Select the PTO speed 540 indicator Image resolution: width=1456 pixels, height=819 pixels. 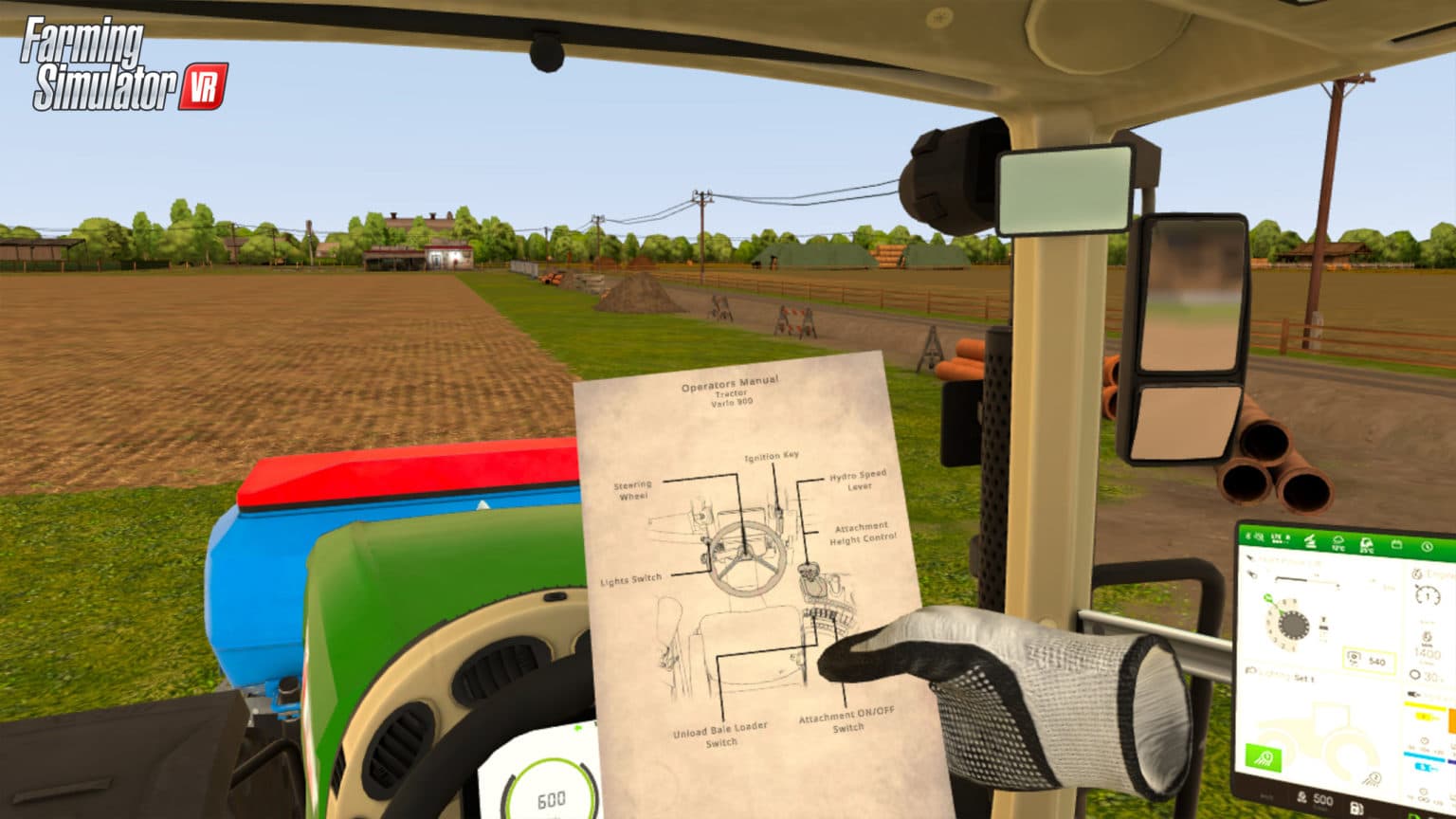click(1369, 659)
